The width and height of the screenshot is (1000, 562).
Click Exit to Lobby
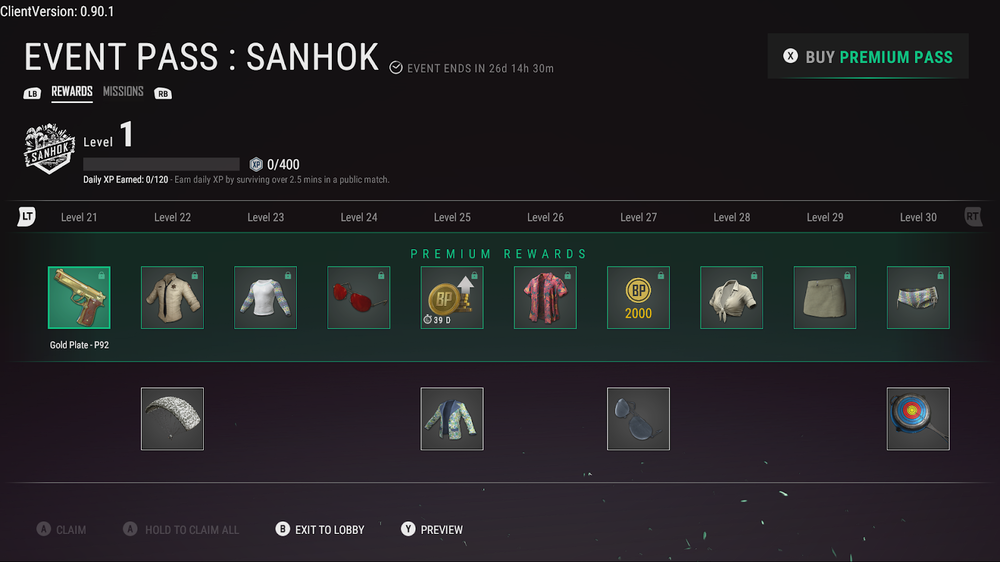tap(320, 530)
